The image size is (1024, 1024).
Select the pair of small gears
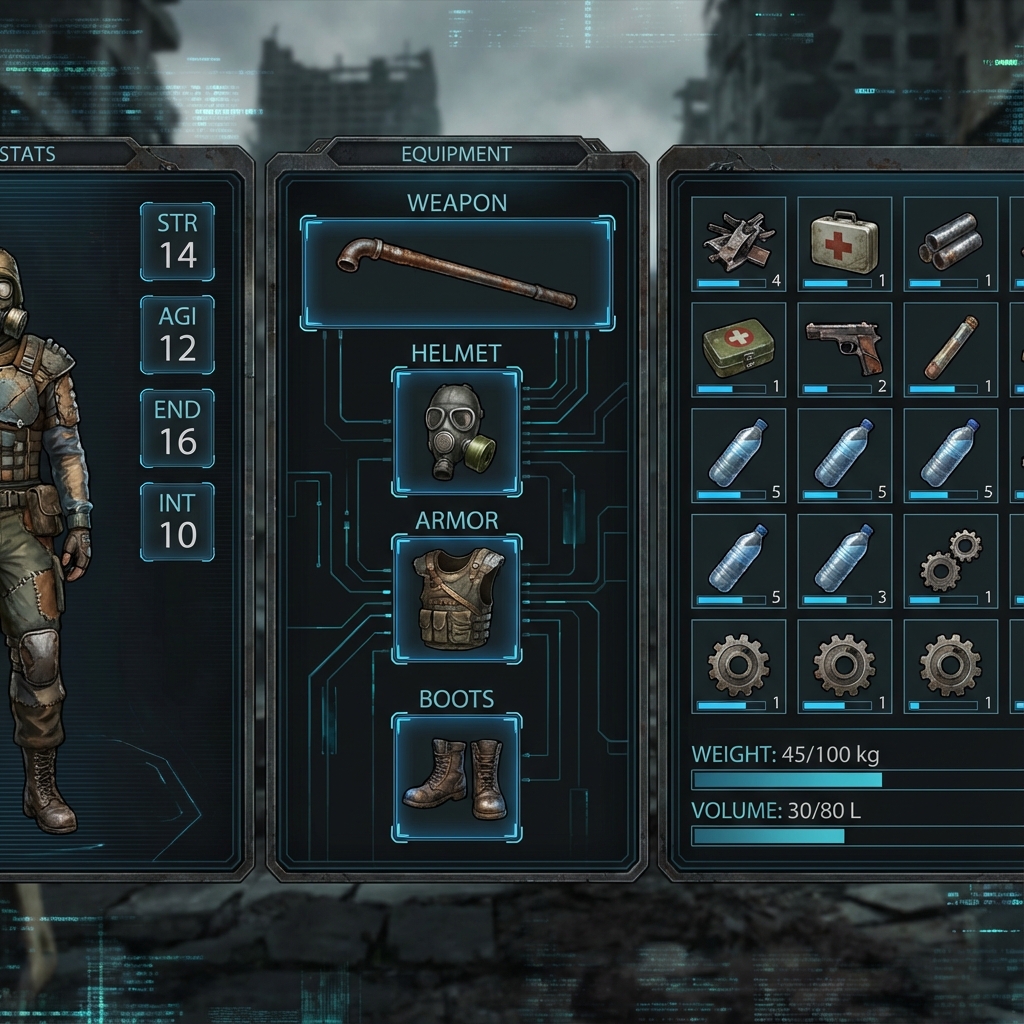(x=950, y=561)
